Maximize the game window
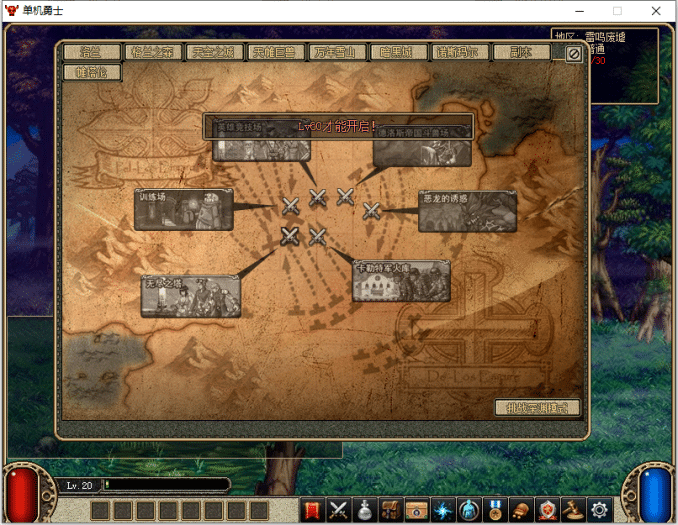Screen dimensions: 678x525 tap(617, 11)
